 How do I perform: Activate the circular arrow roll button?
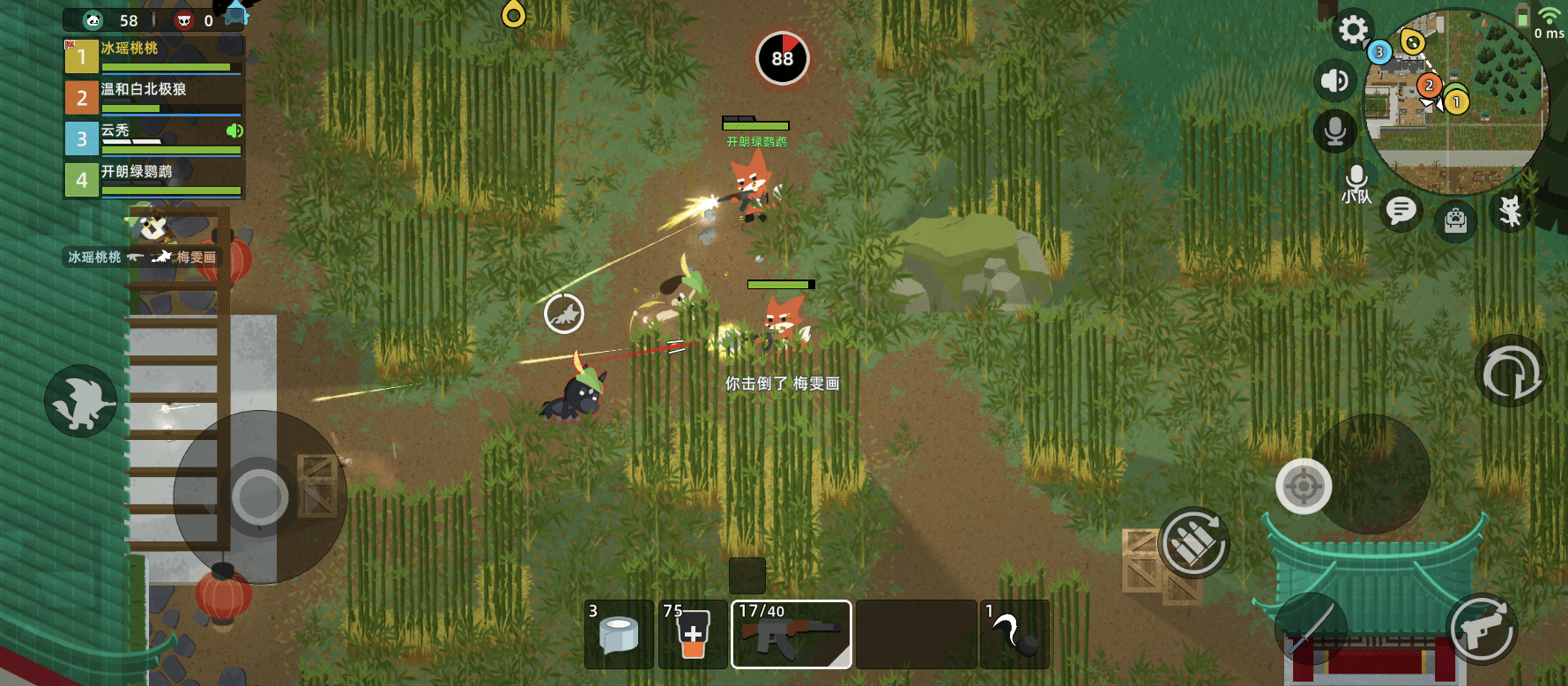point(1511,371)
